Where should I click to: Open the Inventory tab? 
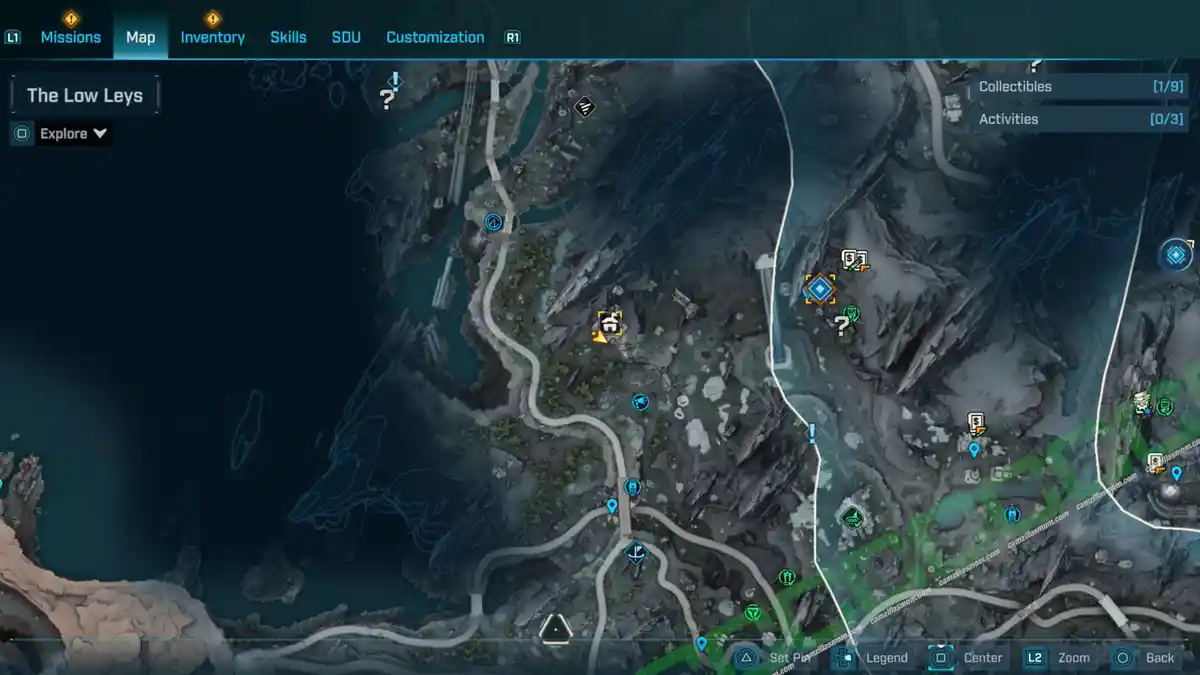click(x=212, y=37)
